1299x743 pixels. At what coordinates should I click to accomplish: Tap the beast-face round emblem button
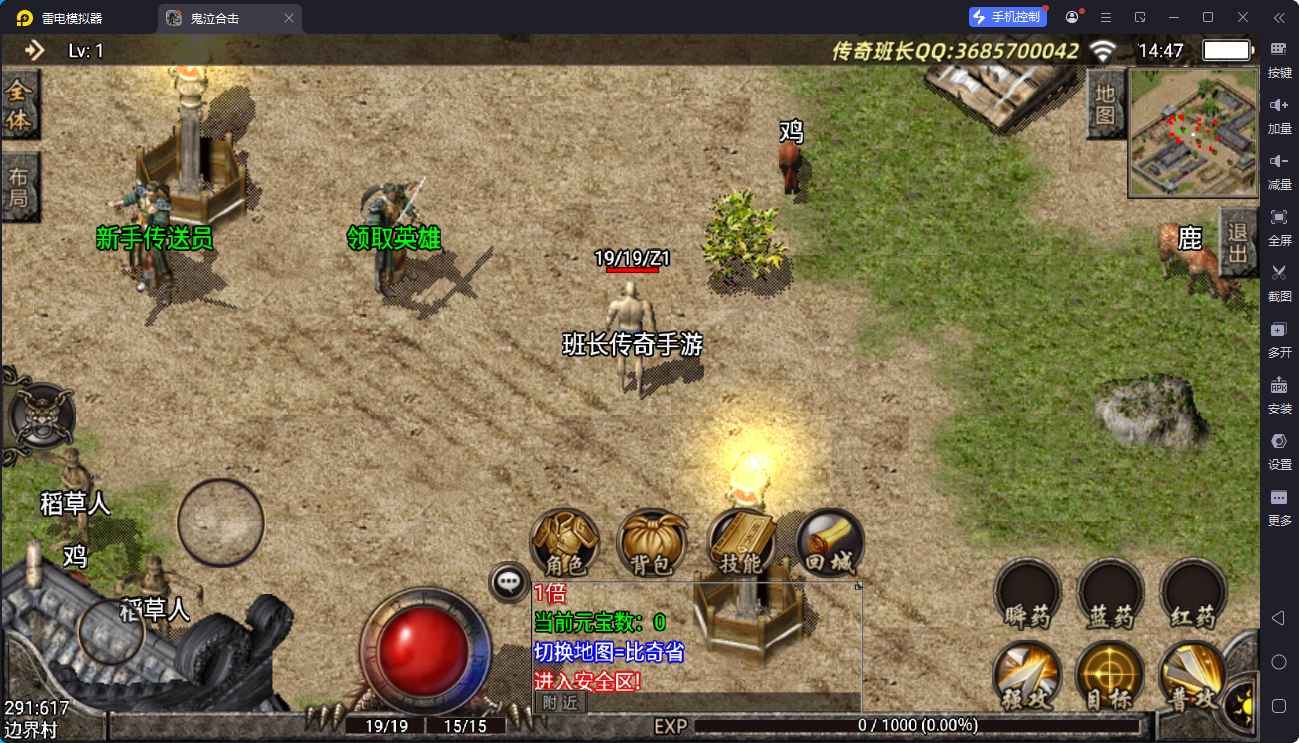pyautogui.click(x=42, y=414)
